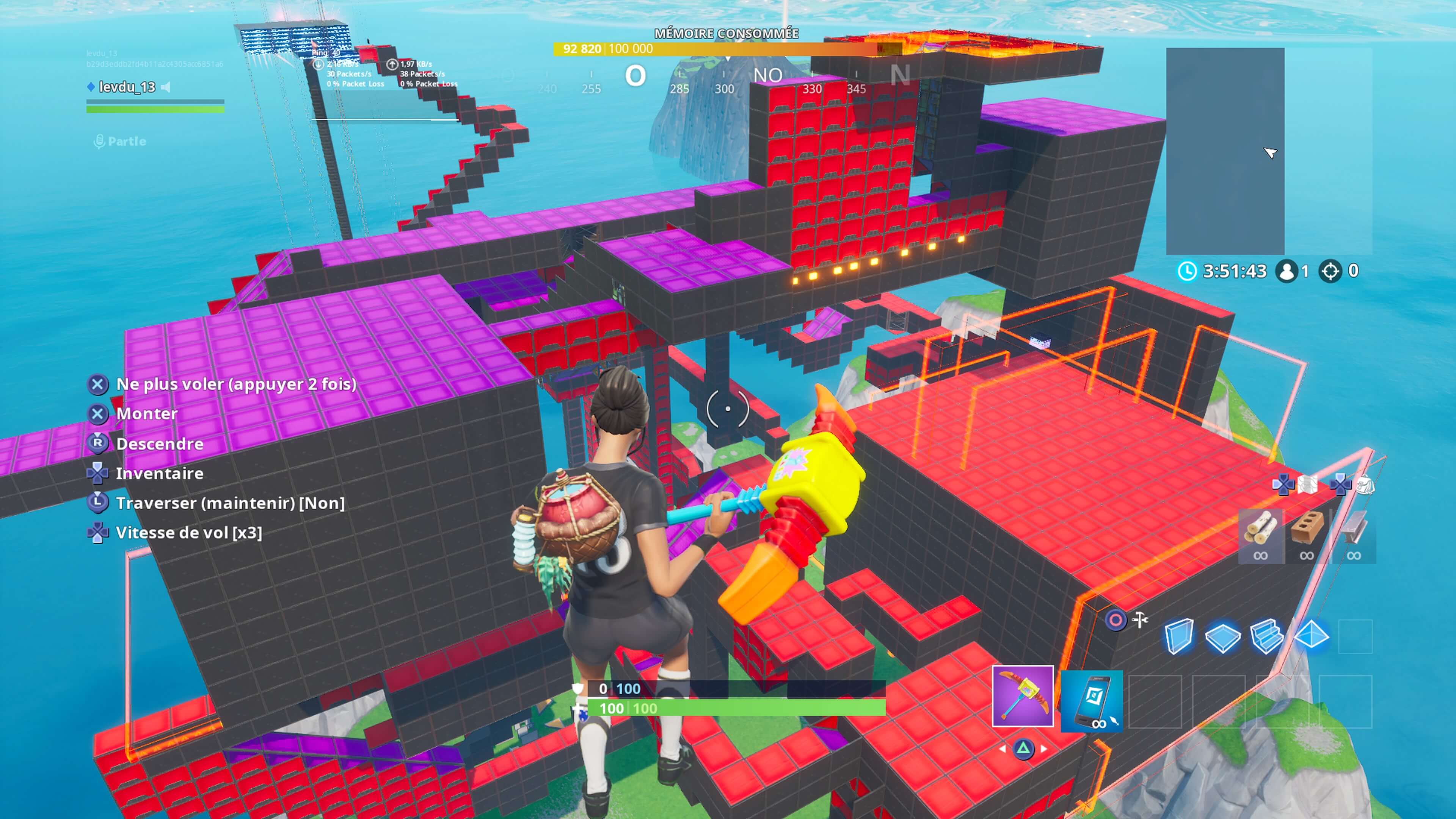Choose the wall building piece
This screenshot has height=819, width=1456.
1179,636
